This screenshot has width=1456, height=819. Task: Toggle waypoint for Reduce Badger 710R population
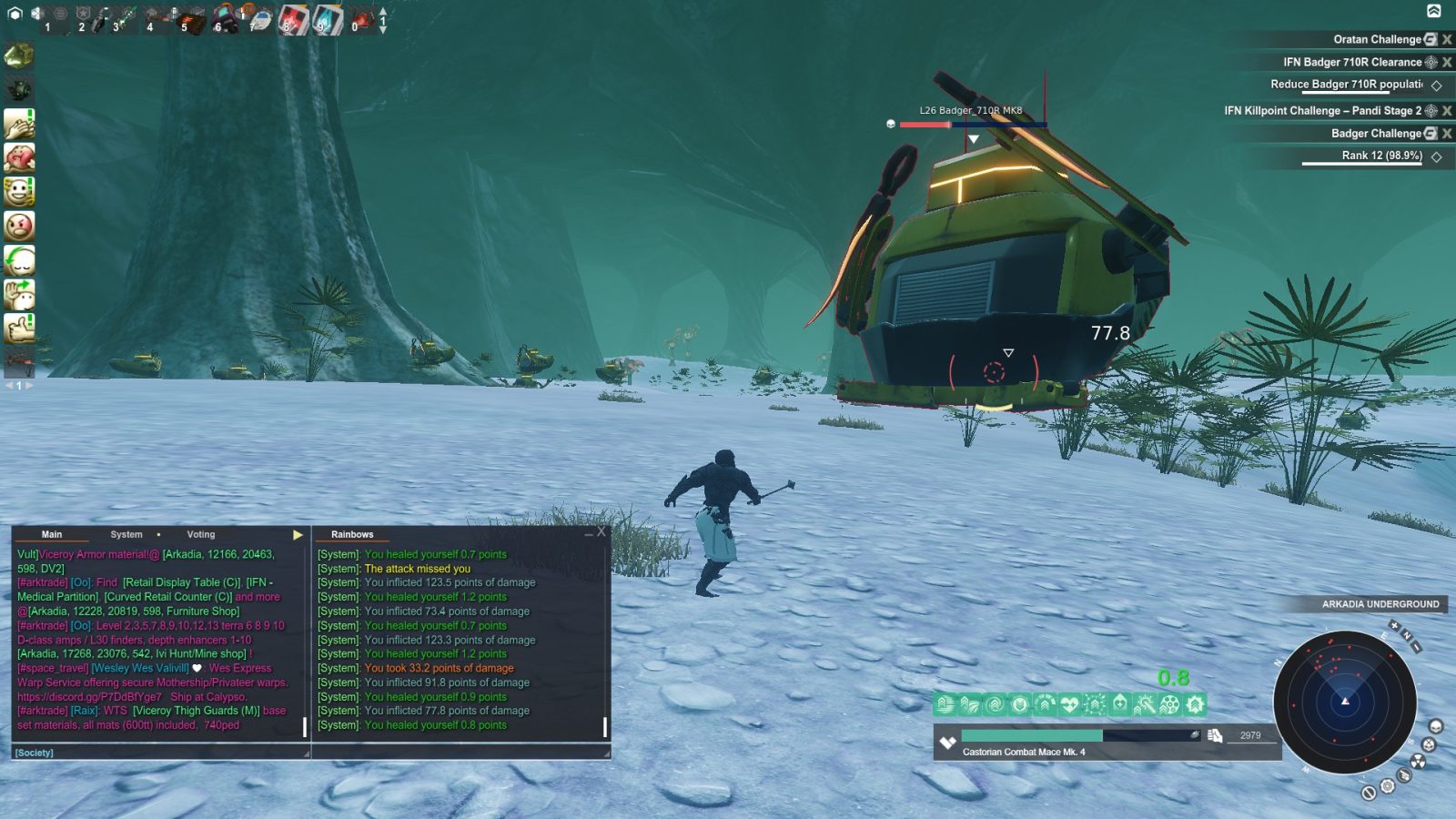click(x=1436, y=86)
